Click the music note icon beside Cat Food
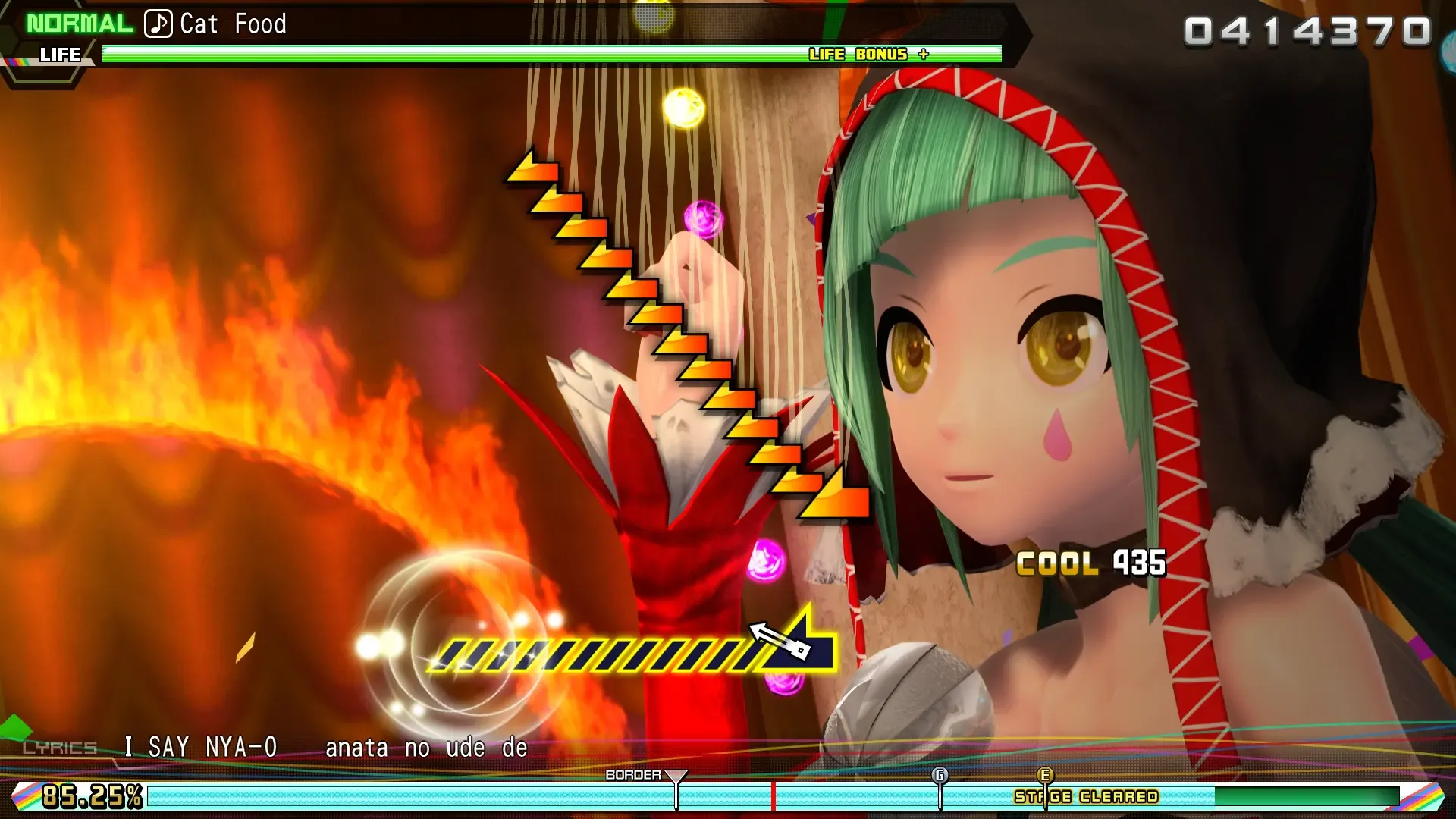Viewport: 1456px width, 819px height. click(x=157, y=23)
